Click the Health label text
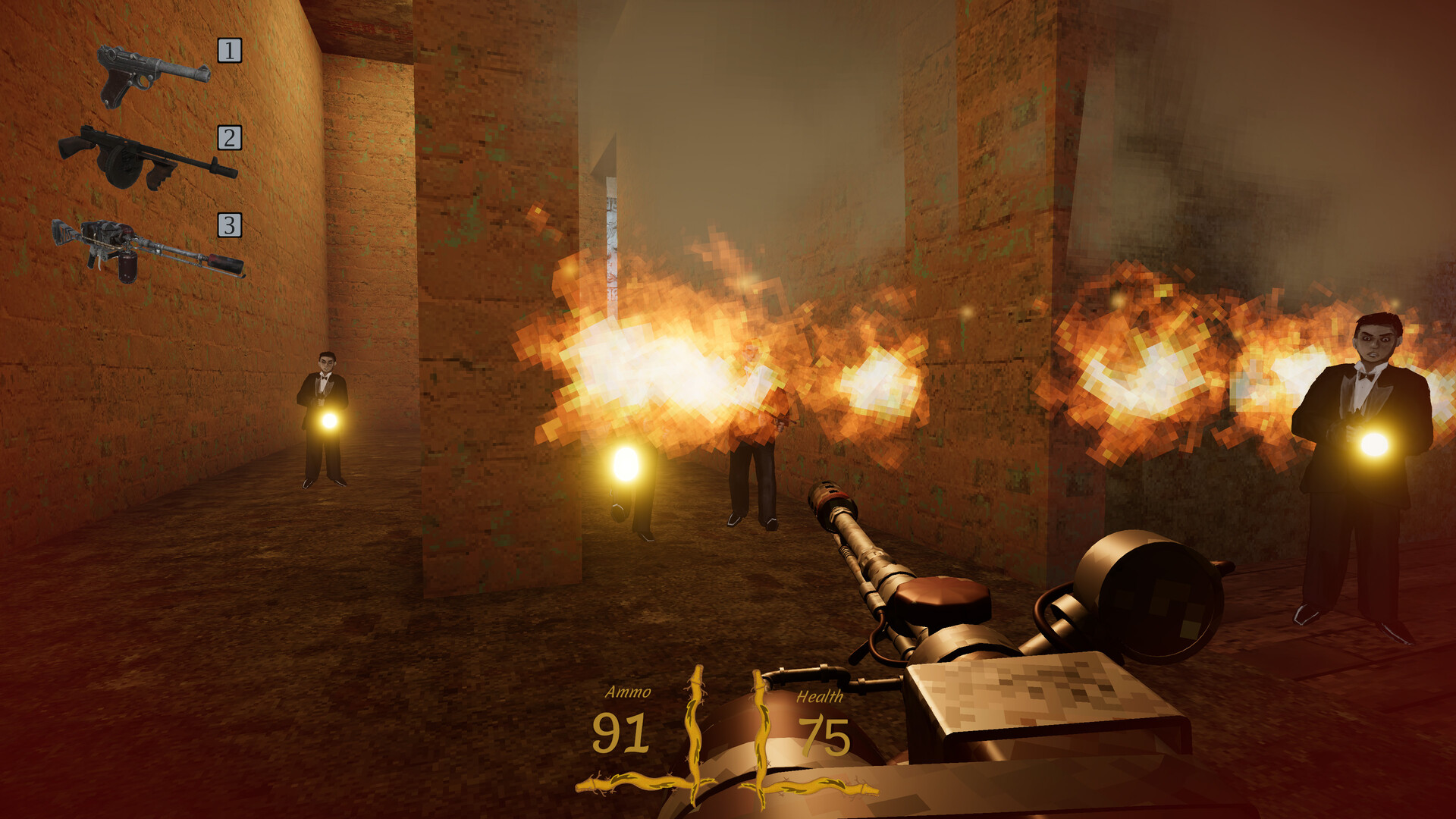Screen dimensions: 1456x819 point(821,697)
